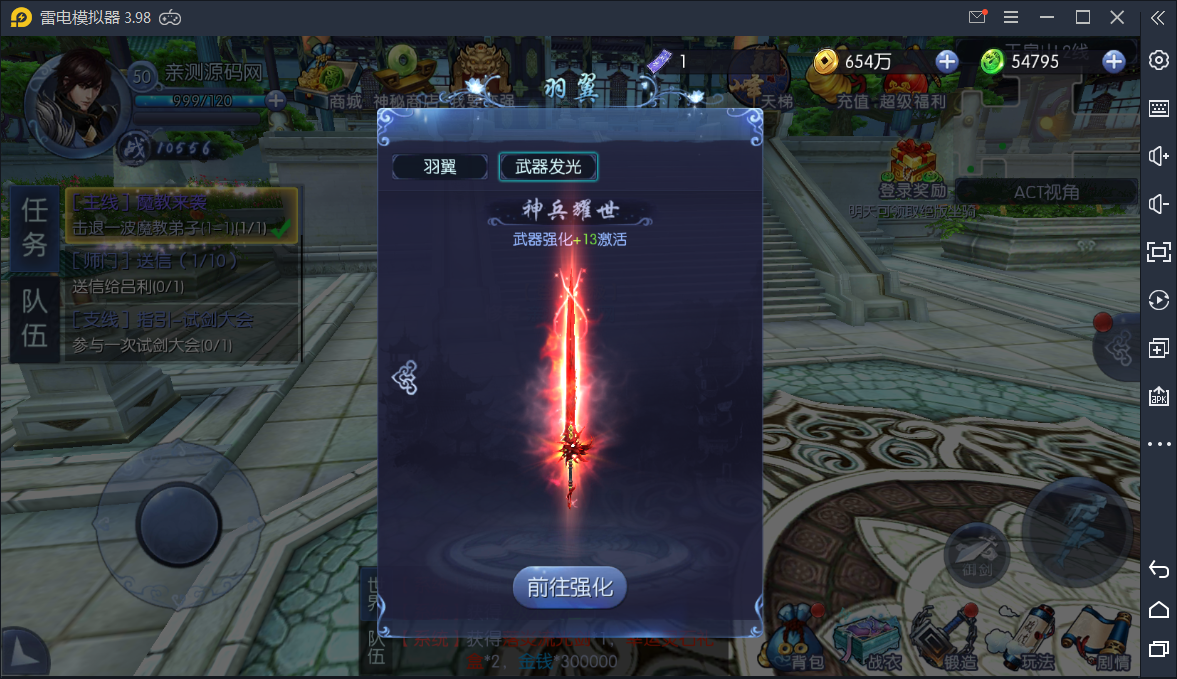Select the 武器发光 tab
The image size is (1177, 679).
[x=548, y=167]
